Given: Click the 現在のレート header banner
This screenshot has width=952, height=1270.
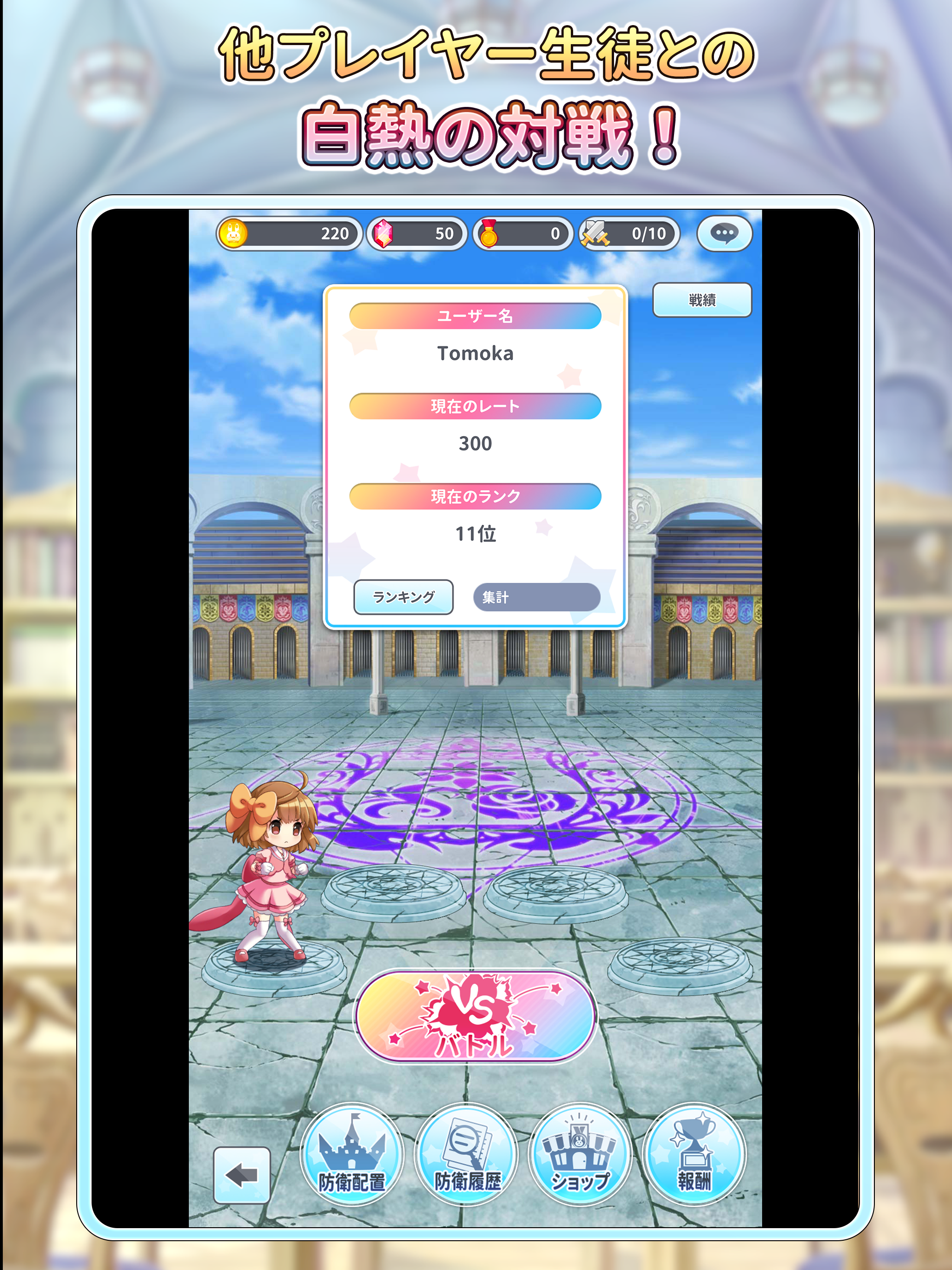Looking at the screenshot, I should click(476, 406).
